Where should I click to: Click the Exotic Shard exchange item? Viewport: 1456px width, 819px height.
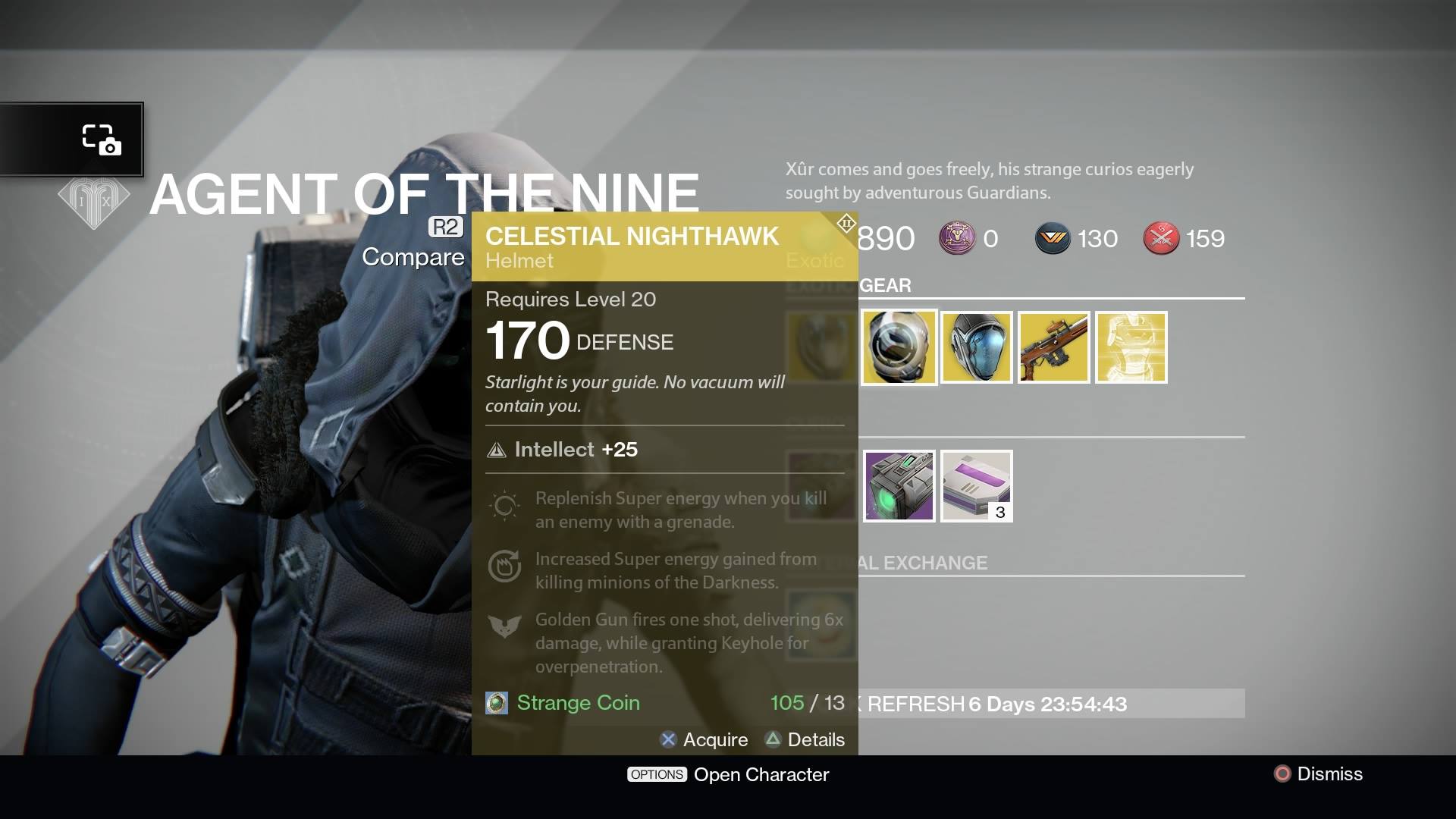899,486
